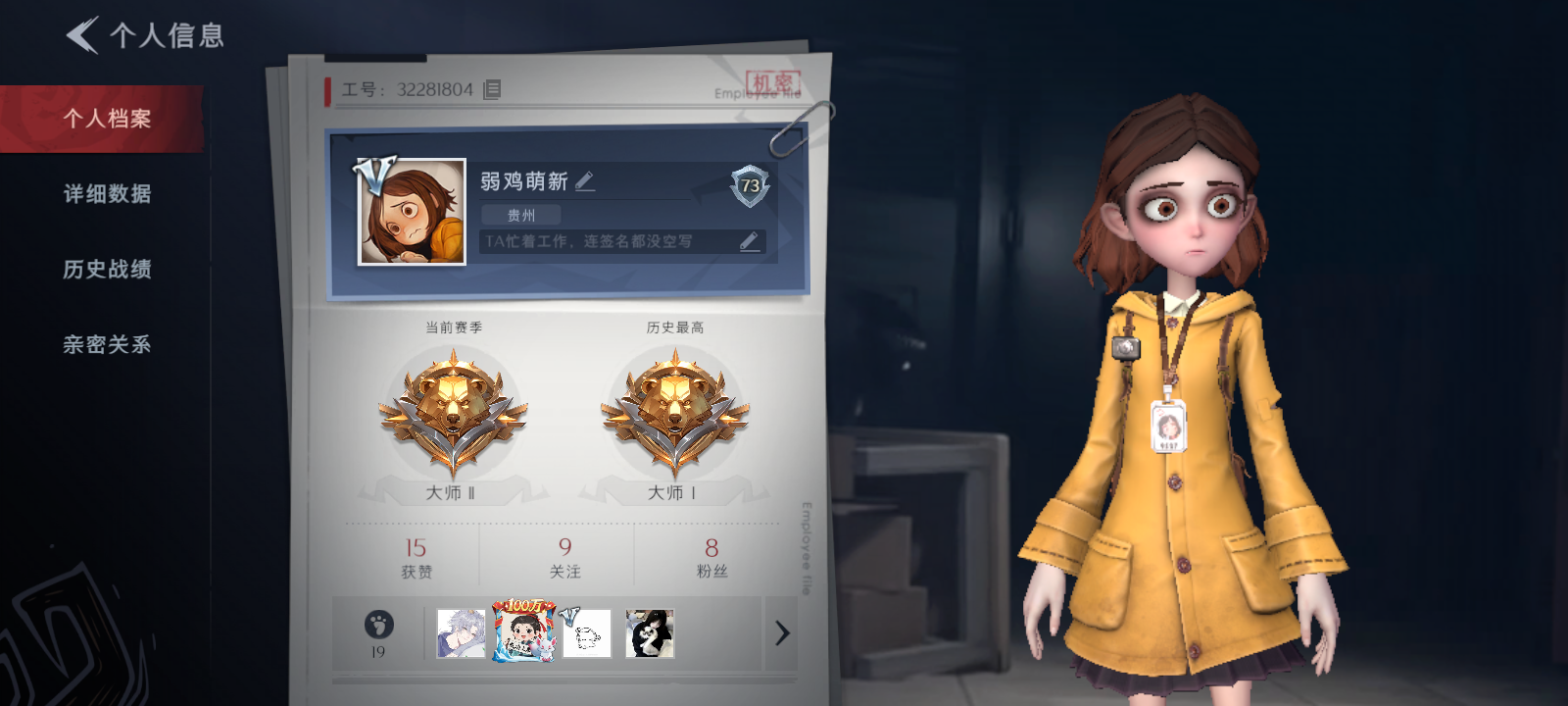Open the nickname edit pencil icon

pyautogui.click(x=584, y=179)
